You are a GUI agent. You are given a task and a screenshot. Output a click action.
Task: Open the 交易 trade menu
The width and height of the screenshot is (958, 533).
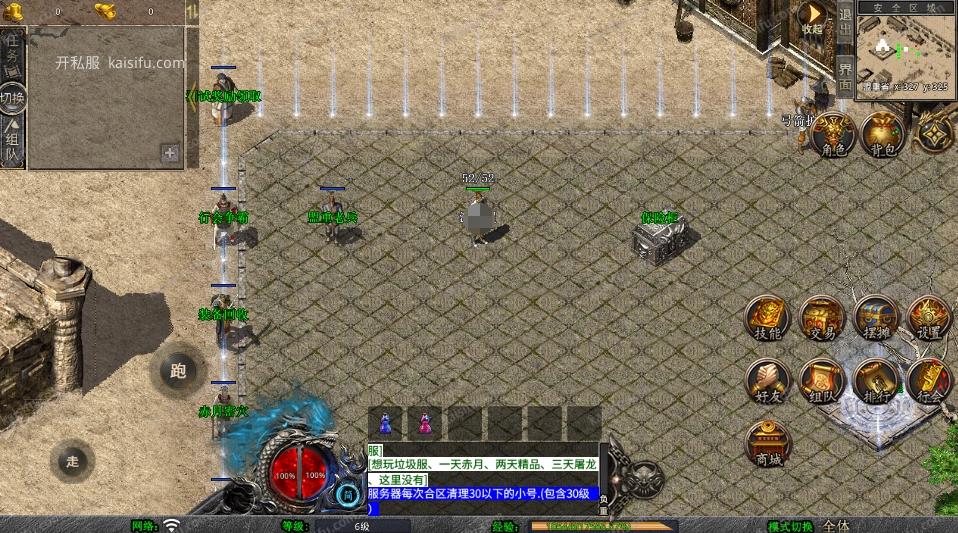(x=822, y=318)
